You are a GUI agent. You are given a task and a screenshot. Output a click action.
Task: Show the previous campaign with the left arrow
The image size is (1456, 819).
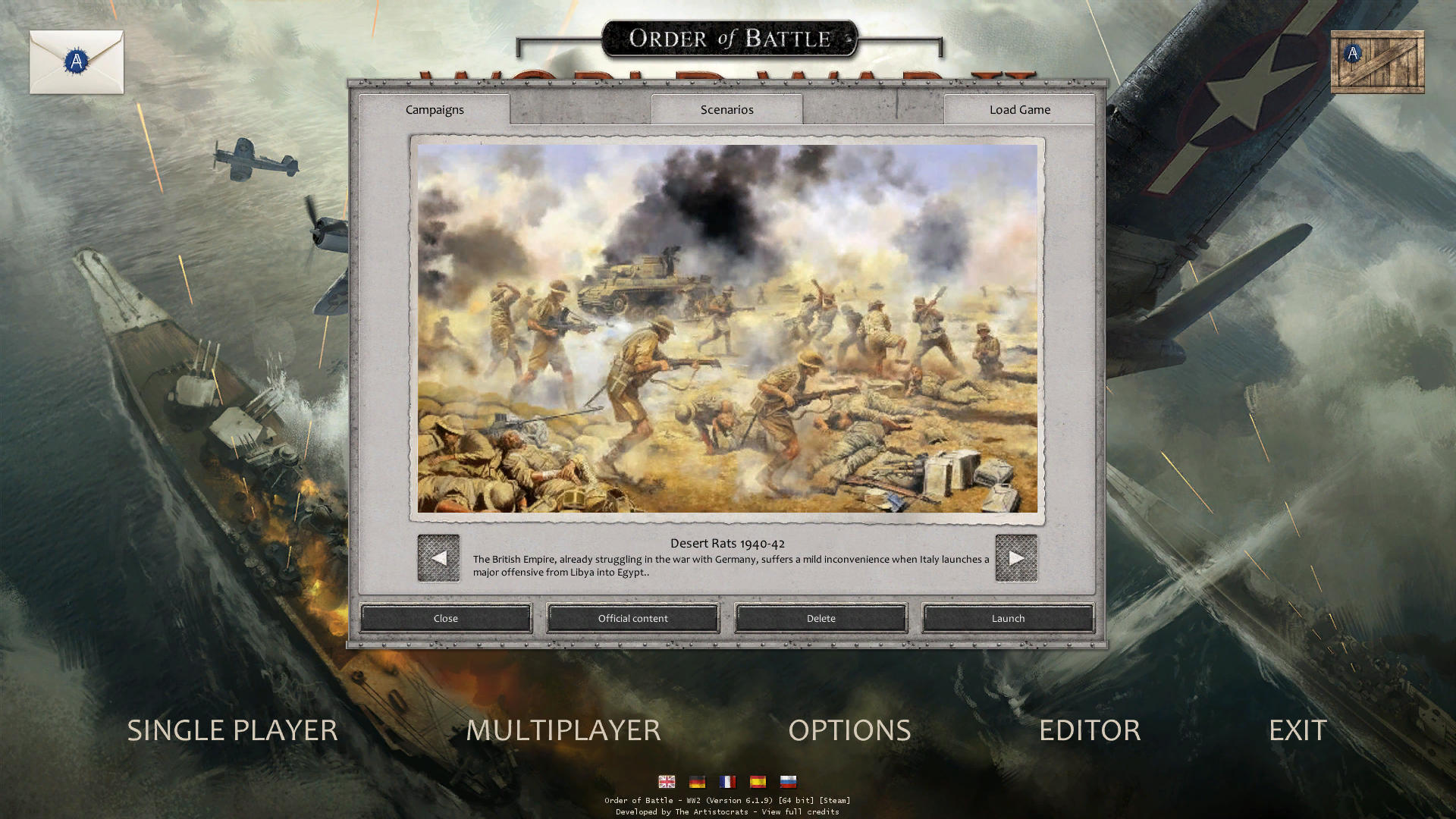pos(438,558)
